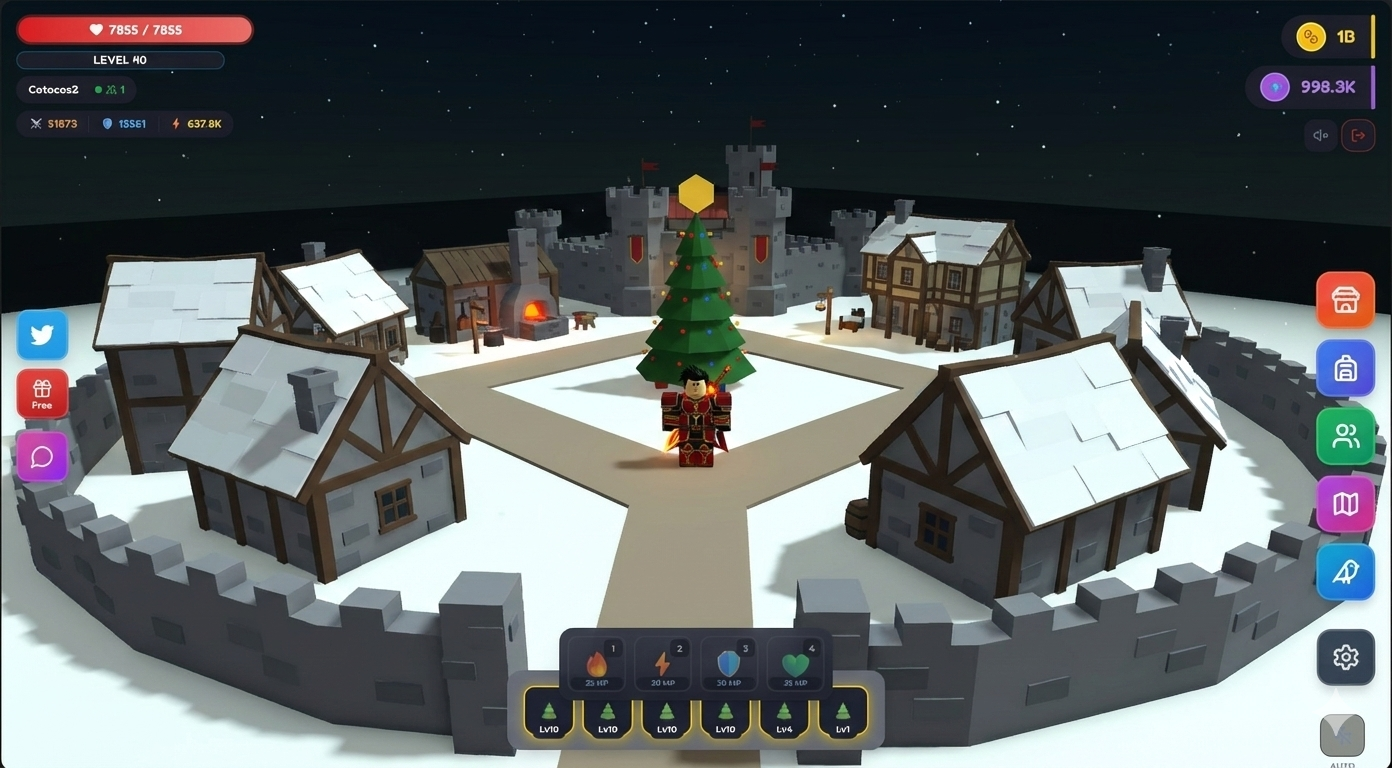Image resolution: width=1392 pixels, height=768 pixels.
Task: Open the settings gear menu
Action: point(1345,657)
